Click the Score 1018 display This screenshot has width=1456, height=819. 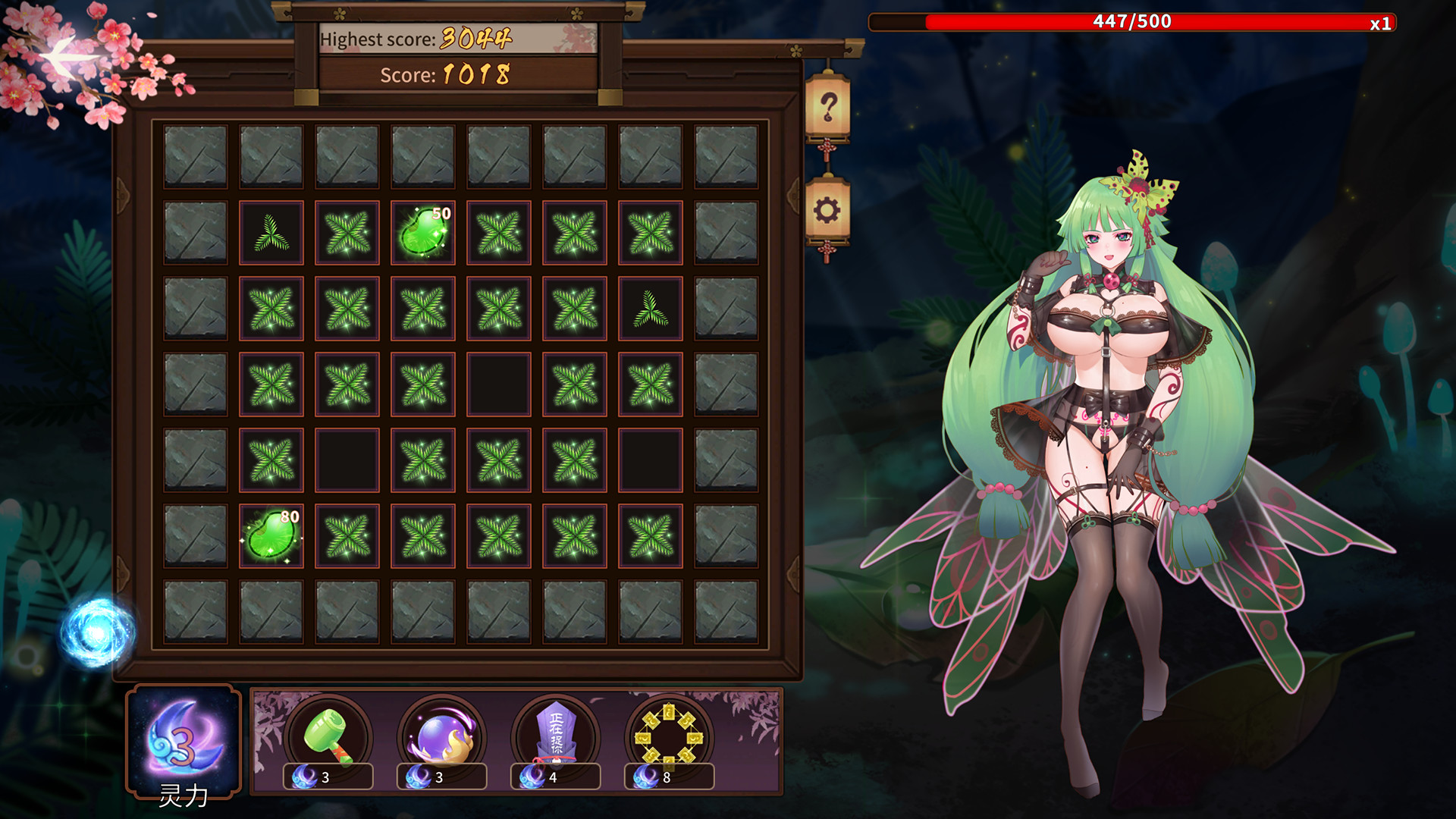coord(446,75)
